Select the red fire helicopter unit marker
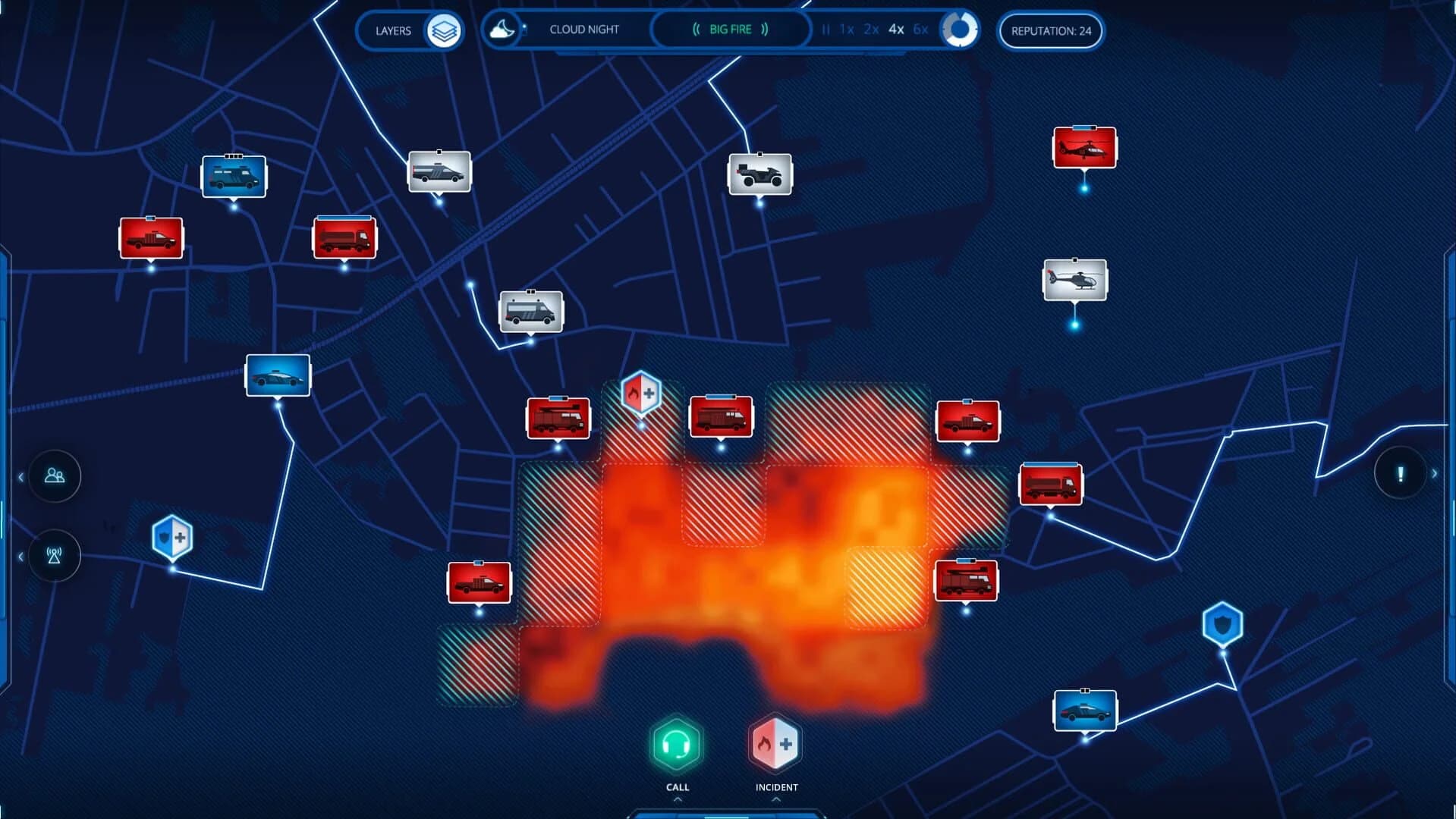The image size is (1456, 819). (1083, 147)
